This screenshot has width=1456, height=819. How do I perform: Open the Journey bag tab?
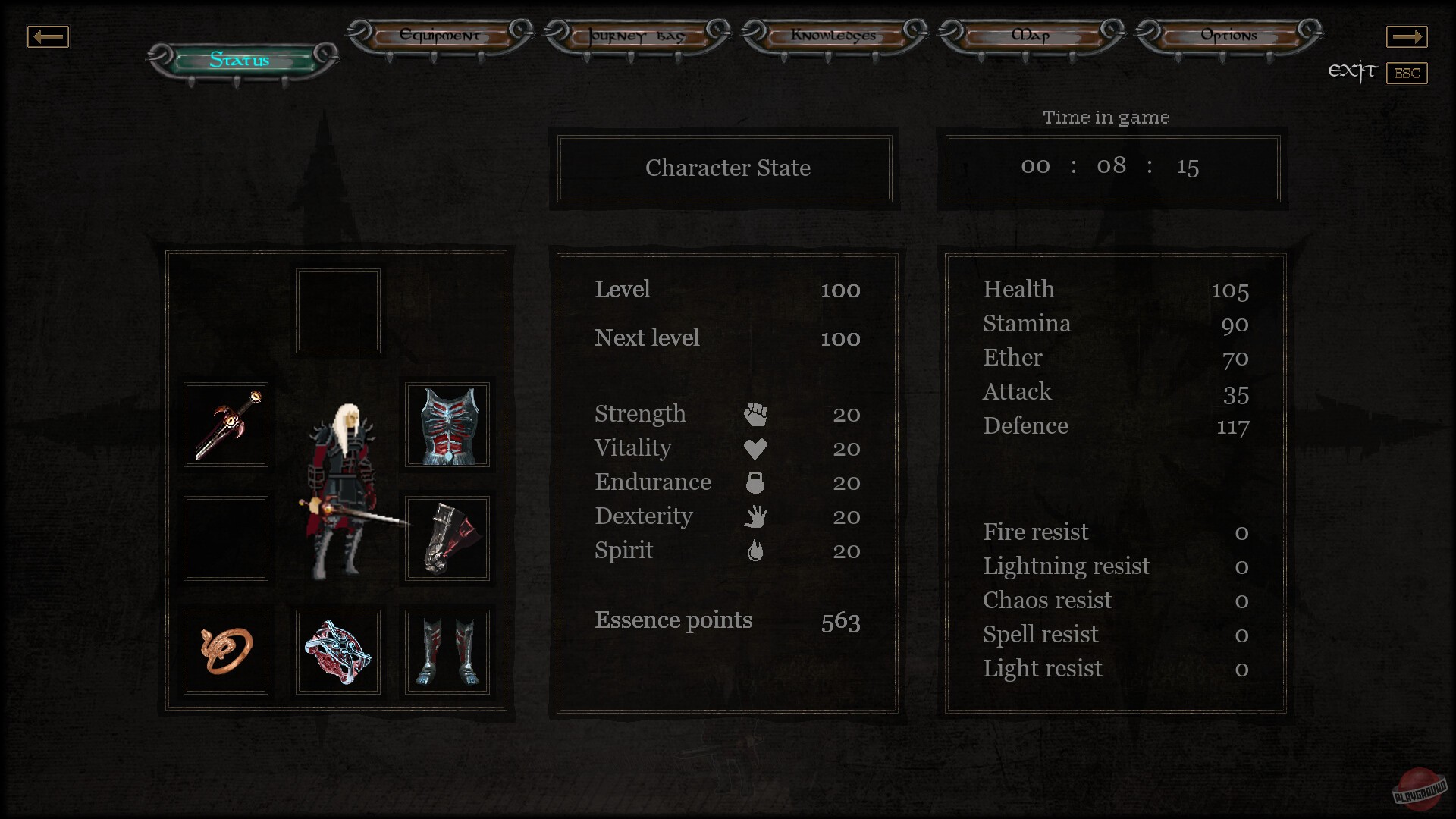[x=634, y=36]
